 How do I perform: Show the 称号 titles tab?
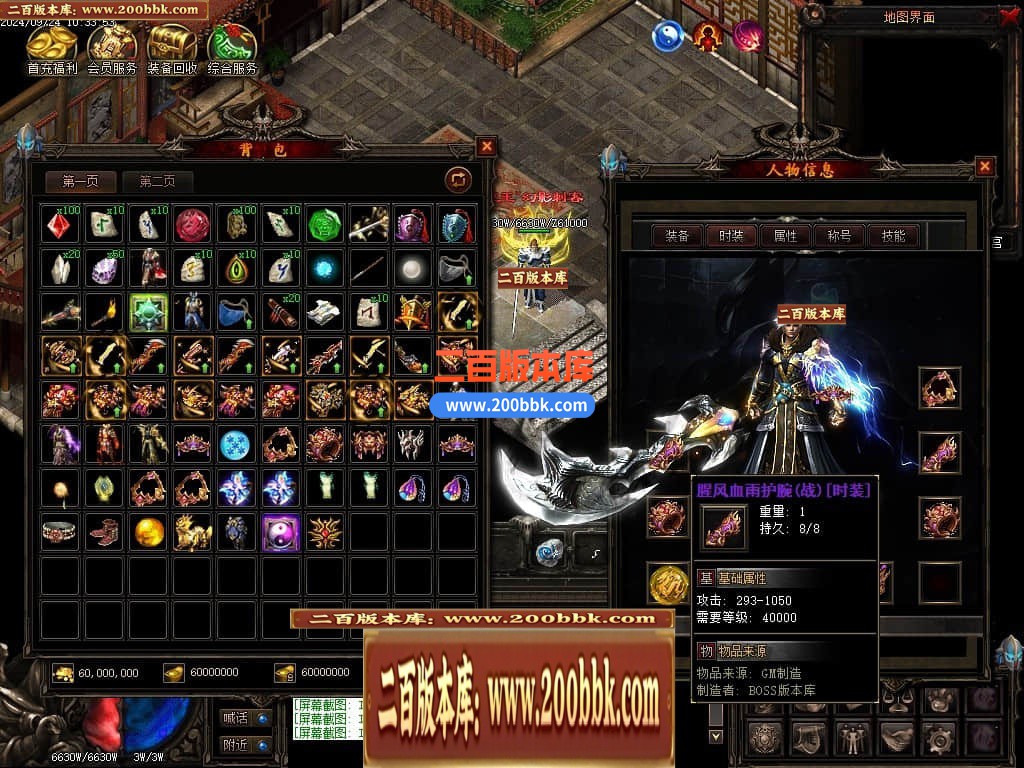[x=839, y=236]
